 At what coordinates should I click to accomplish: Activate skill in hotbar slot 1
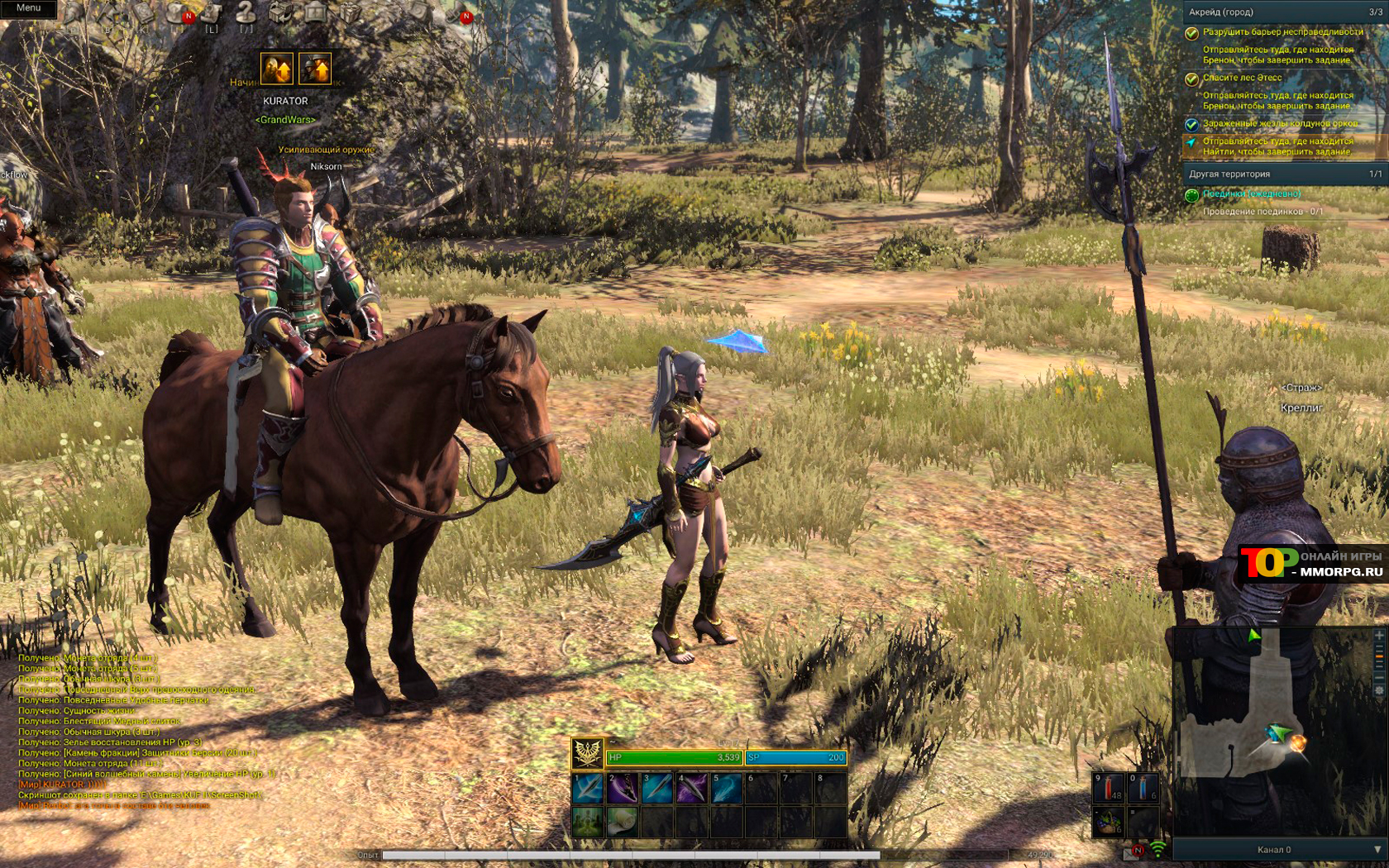pos(588,788)
